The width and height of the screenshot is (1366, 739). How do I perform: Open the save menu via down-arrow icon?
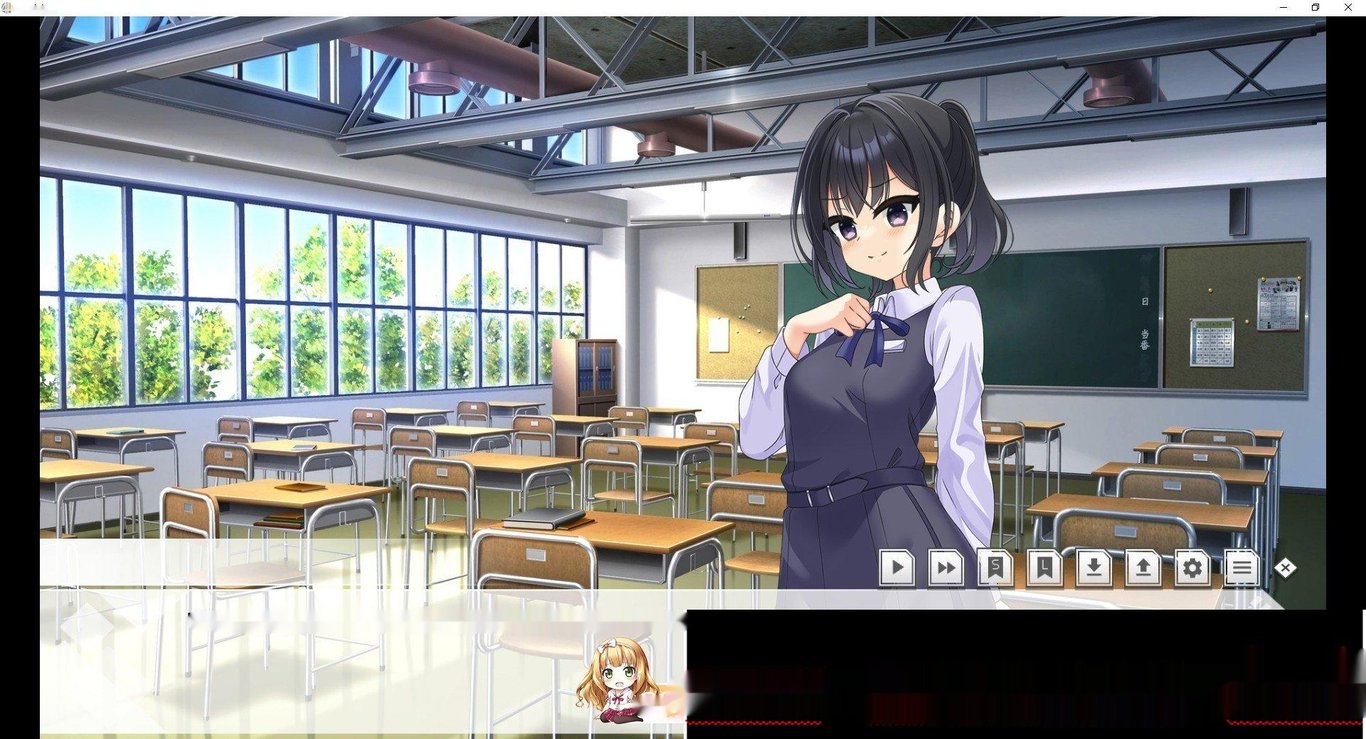pyautogui.click(x=1093, y=568)
